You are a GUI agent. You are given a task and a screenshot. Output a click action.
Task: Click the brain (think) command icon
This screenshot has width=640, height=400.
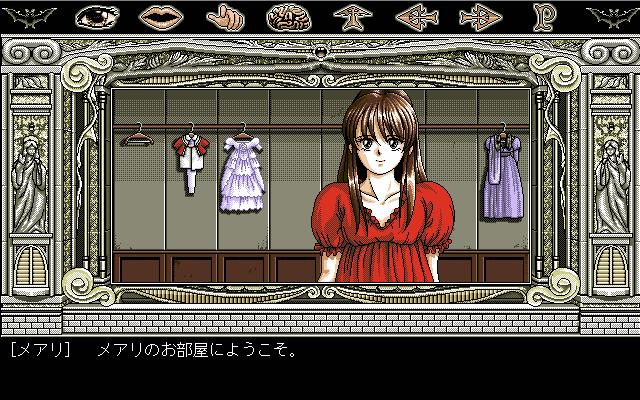coord(286,17)
